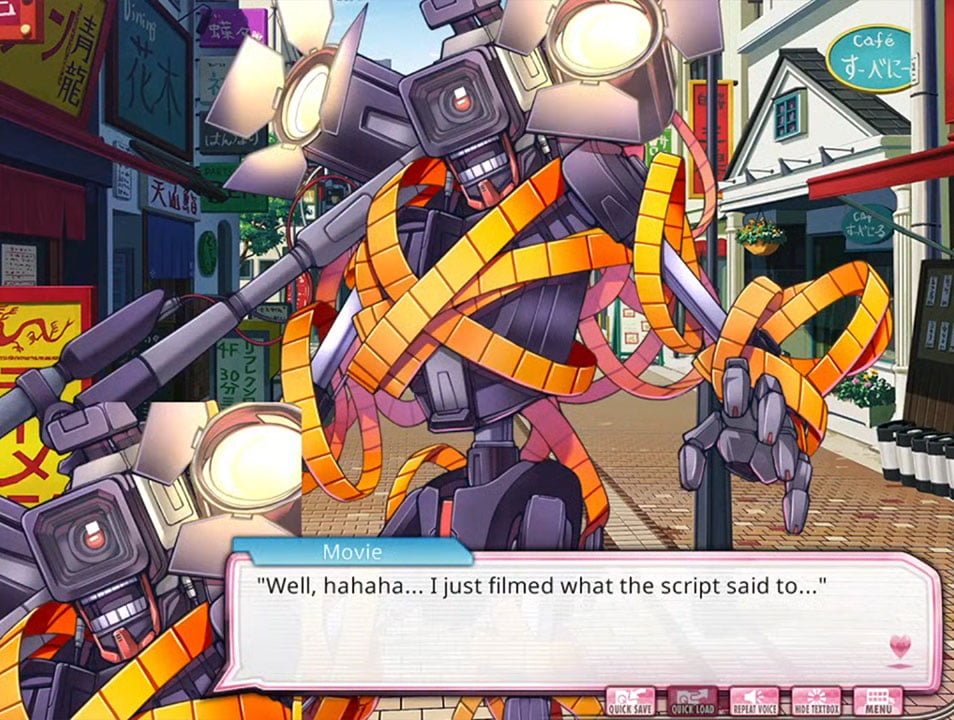
Task: Click the Quick Load button
Action: [x=692, y=700]
